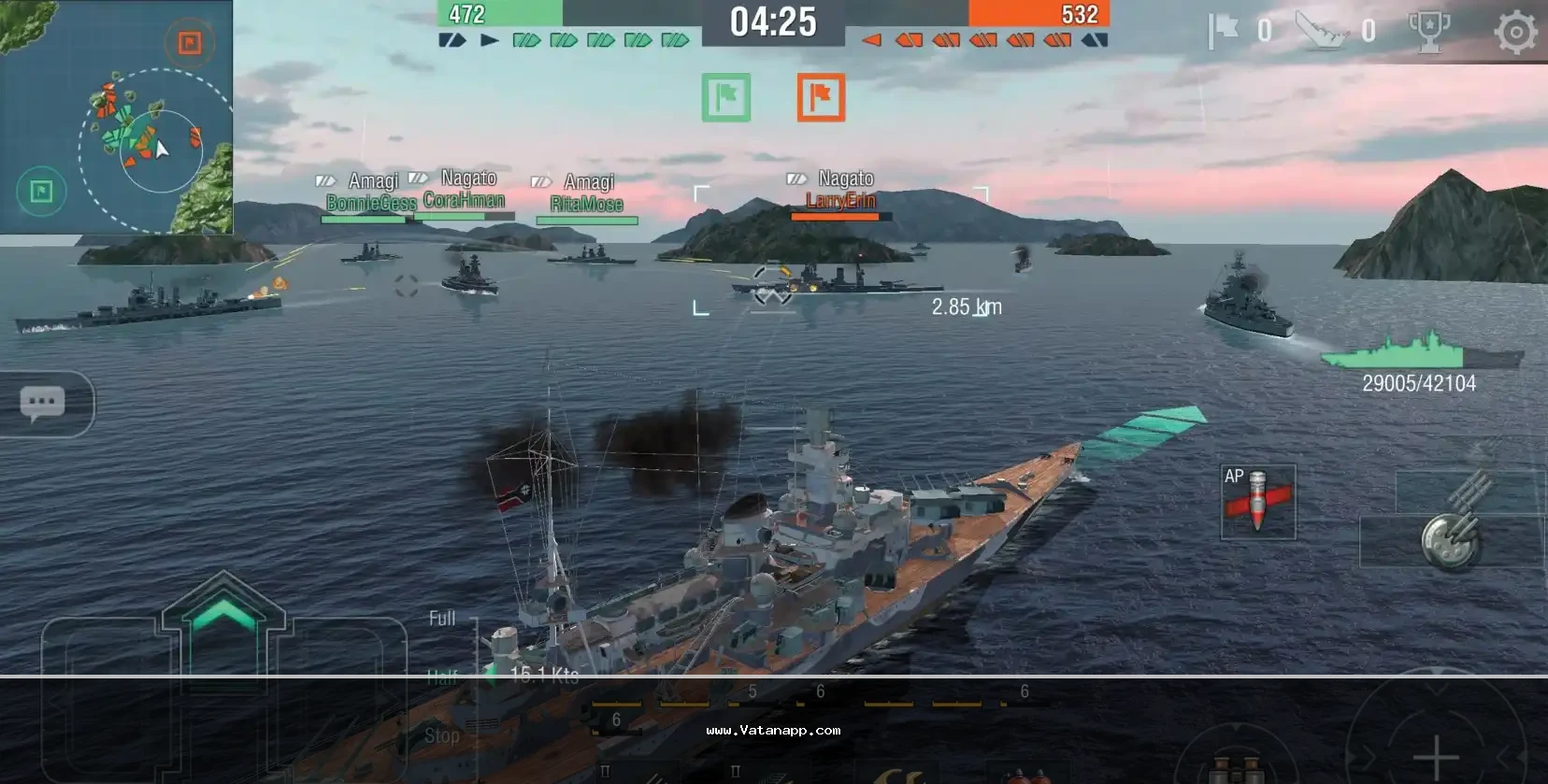Select ally Nagato CoraHiman name tag
The width and height of the screenshot is (1548, 784).
coord(465,190)
